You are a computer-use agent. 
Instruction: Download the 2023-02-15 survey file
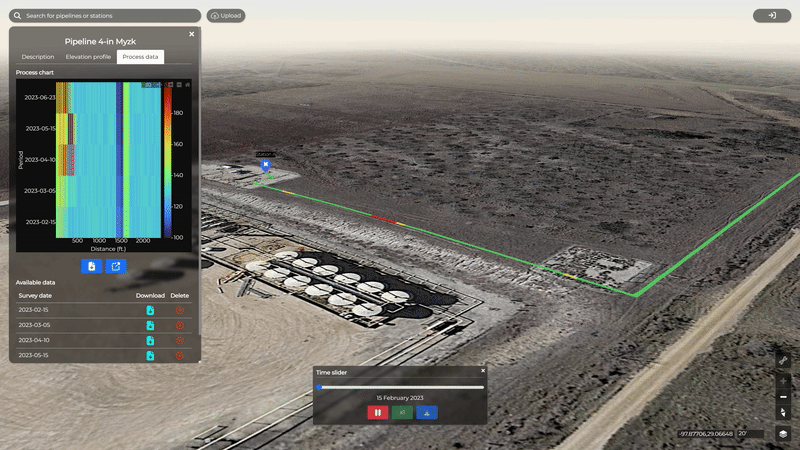coord(150,311)
